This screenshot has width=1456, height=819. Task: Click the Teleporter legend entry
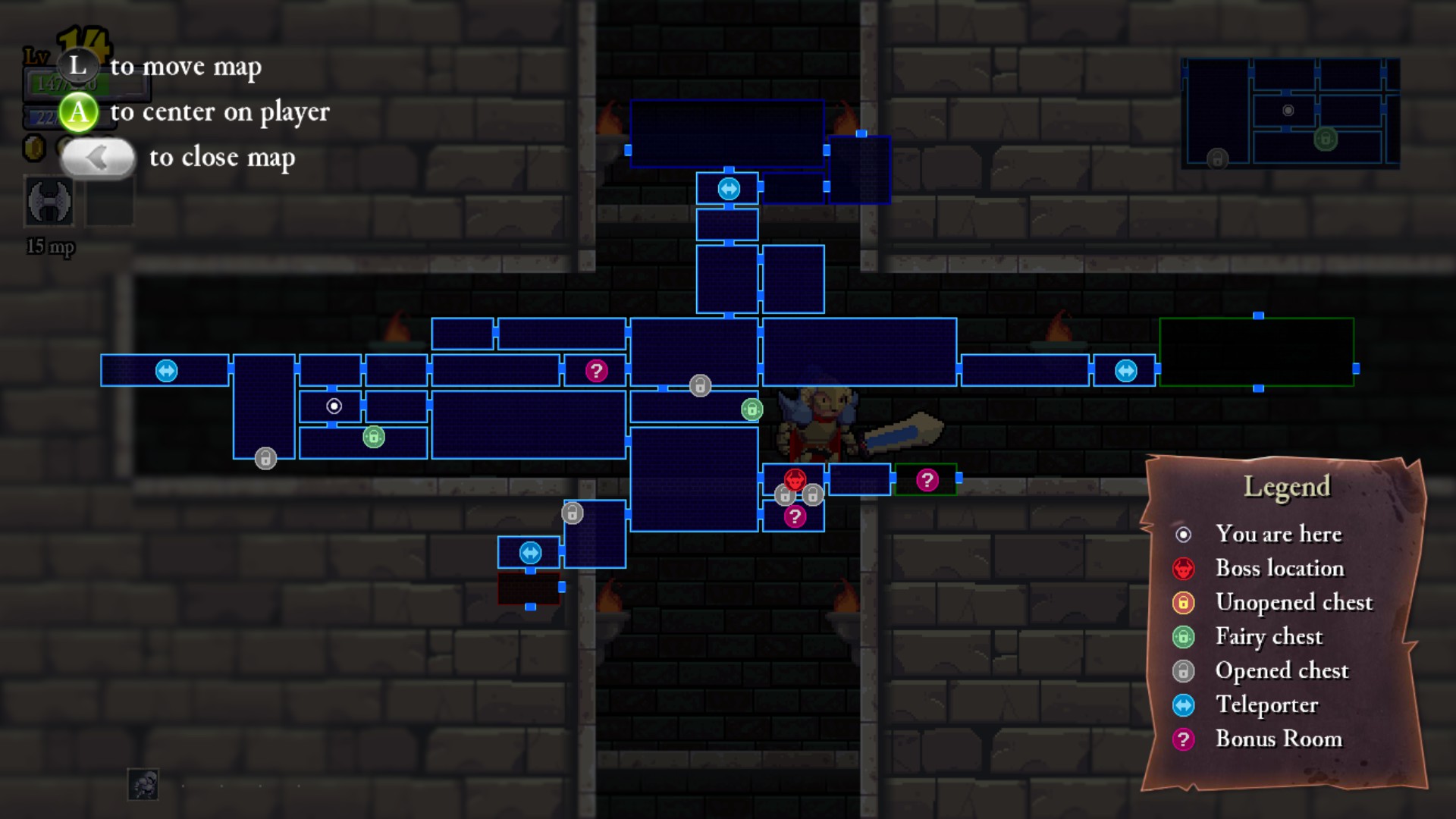coord(1266,704)
